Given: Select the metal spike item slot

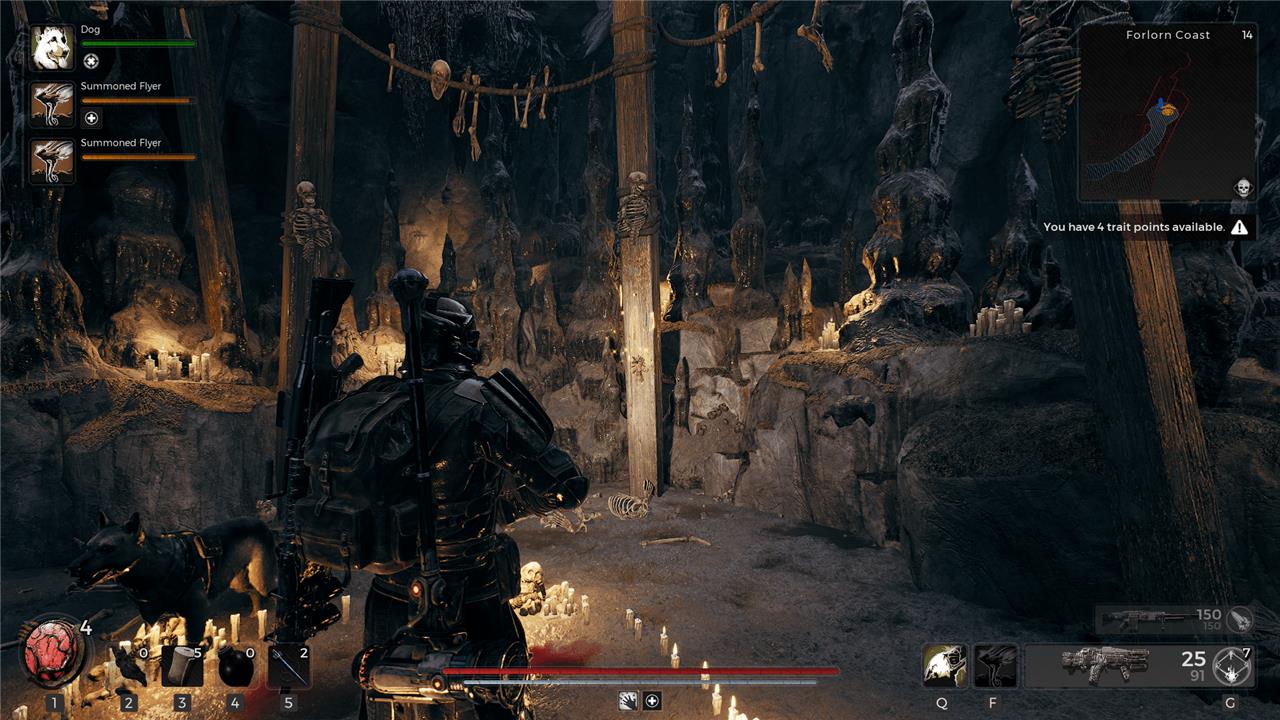Looking at the screenshot, I should [289, 667].
